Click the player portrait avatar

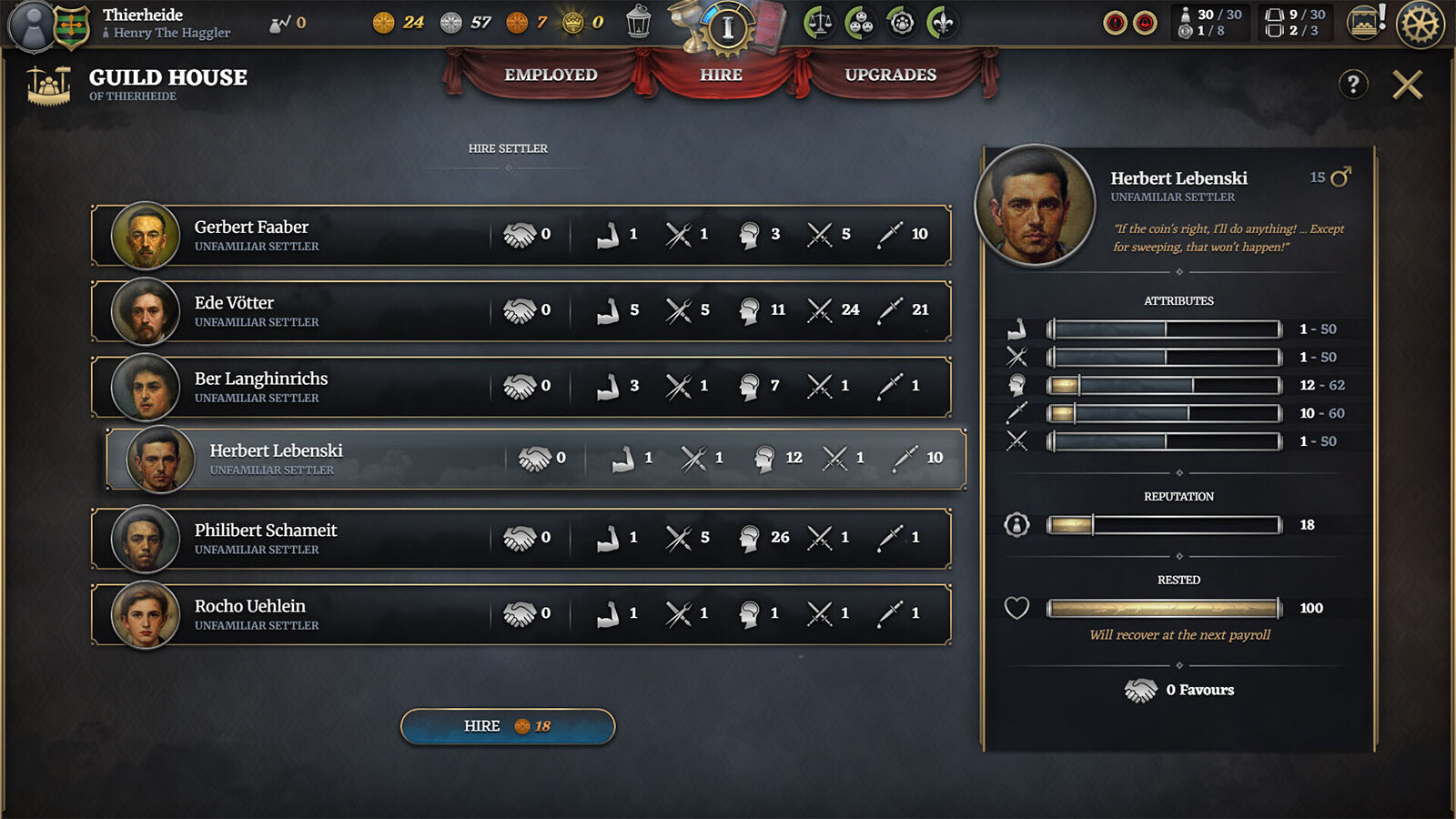(x=33, y=25)
